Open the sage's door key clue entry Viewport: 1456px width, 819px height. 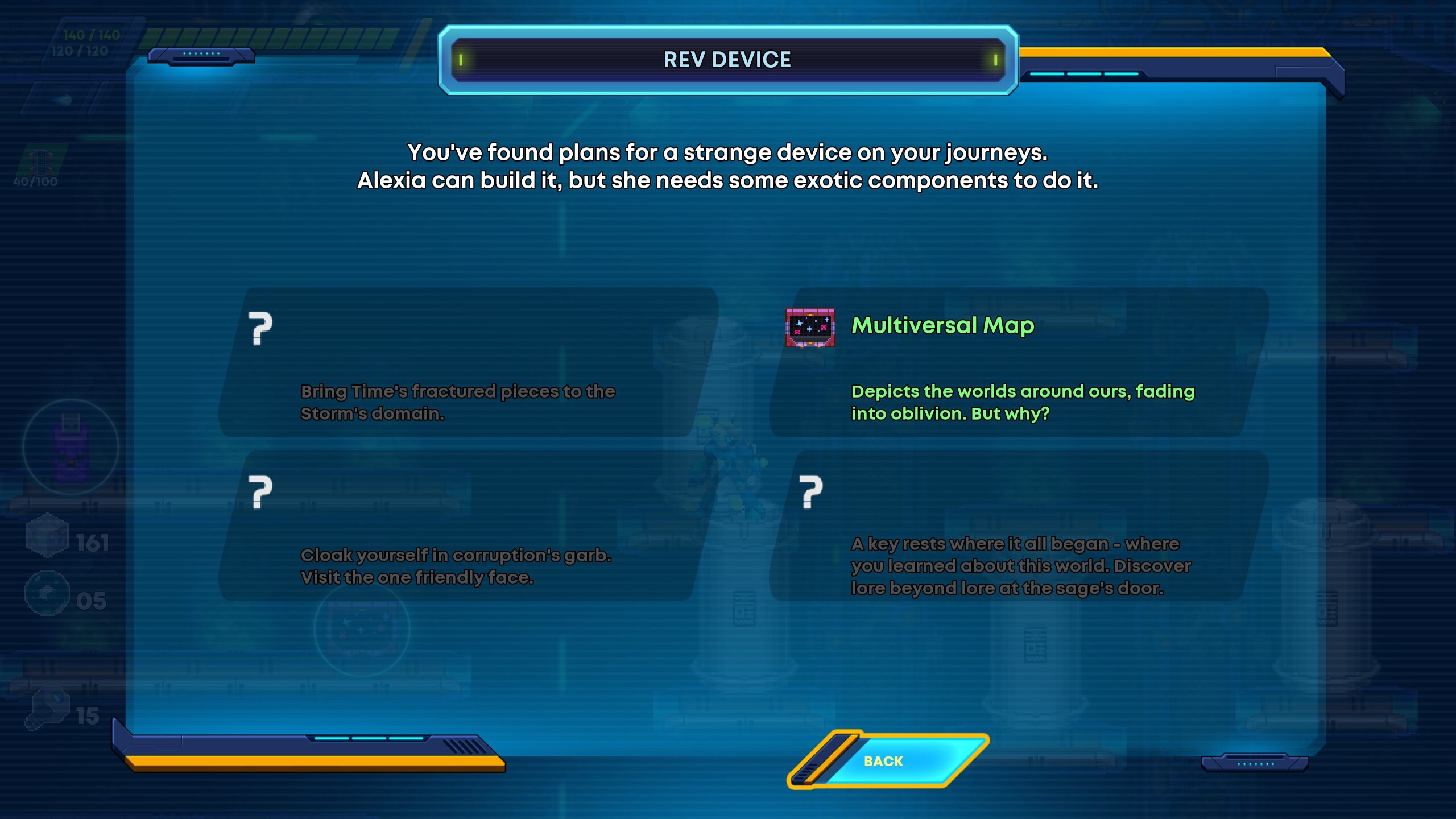point(1018,526)
